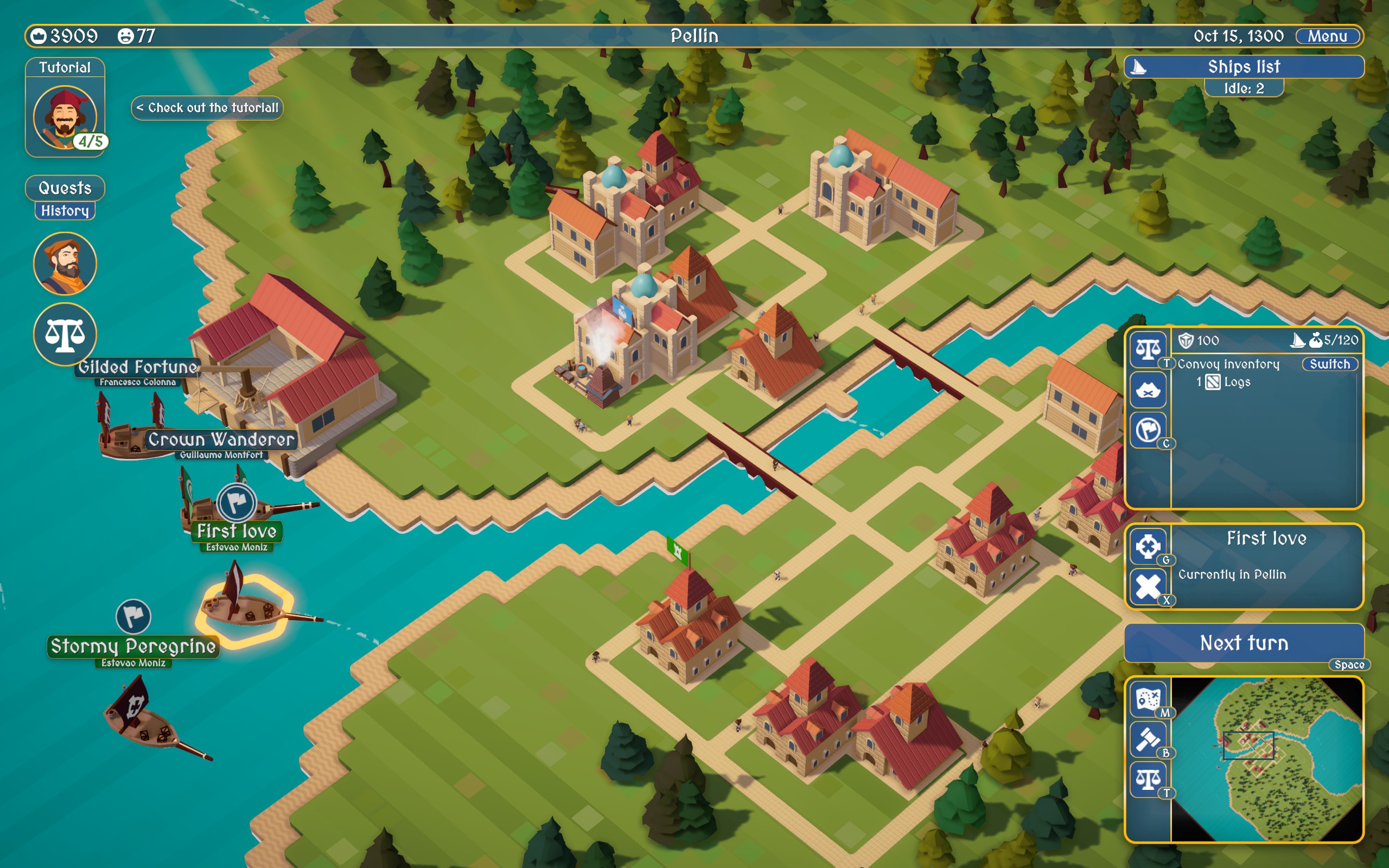Click the Tutorial advisor portrait

[65, 117]
